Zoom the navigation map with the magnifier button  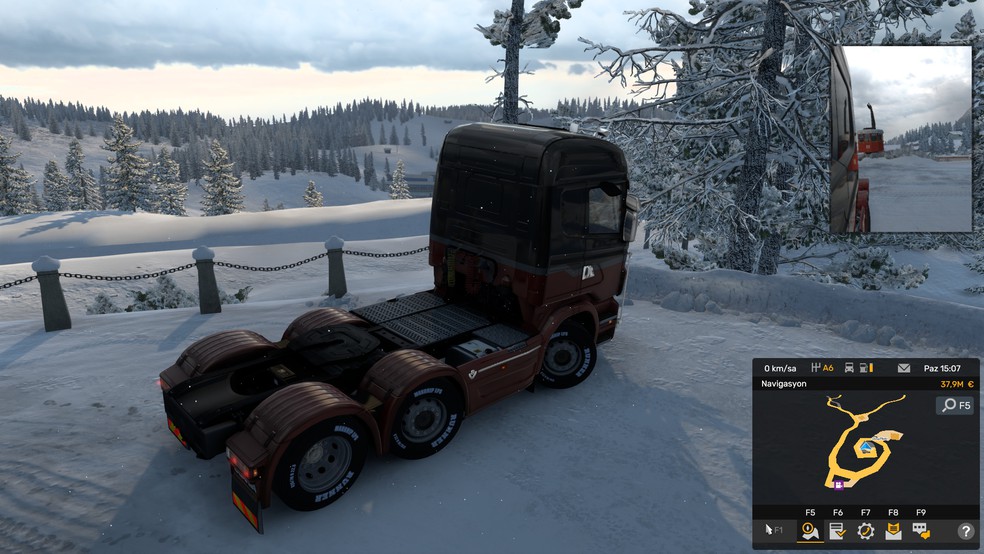point(955,405)
